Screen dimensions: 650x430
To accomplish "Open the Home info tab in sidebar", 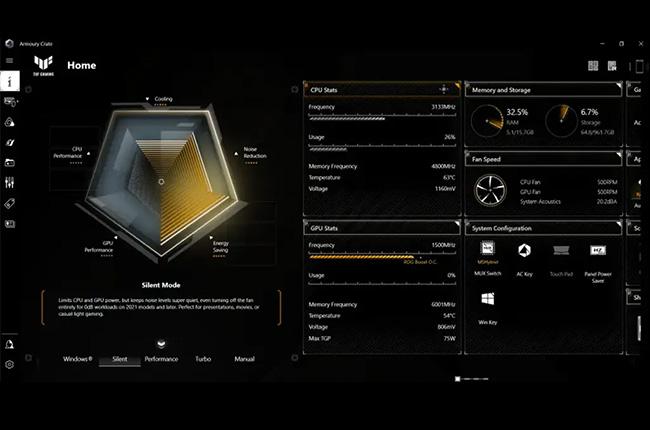I will pyautogui.click(x=10, y=81).
